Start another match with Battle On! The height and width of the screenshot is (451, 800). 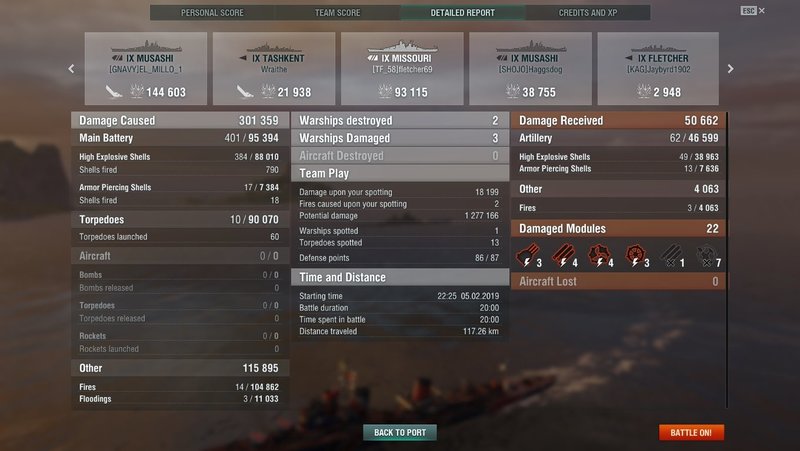click(x=691, y=432)
